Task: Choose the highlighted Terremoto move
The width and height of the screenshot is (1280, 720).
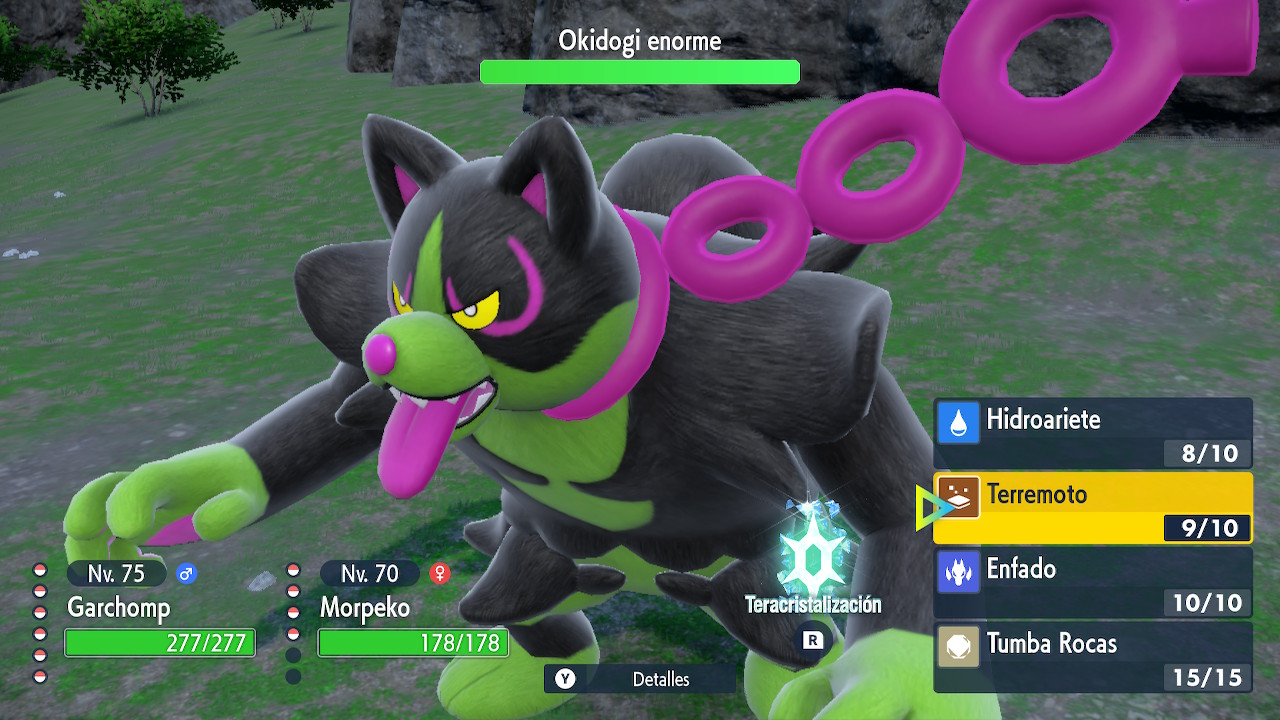Action: coord(1092,508)
